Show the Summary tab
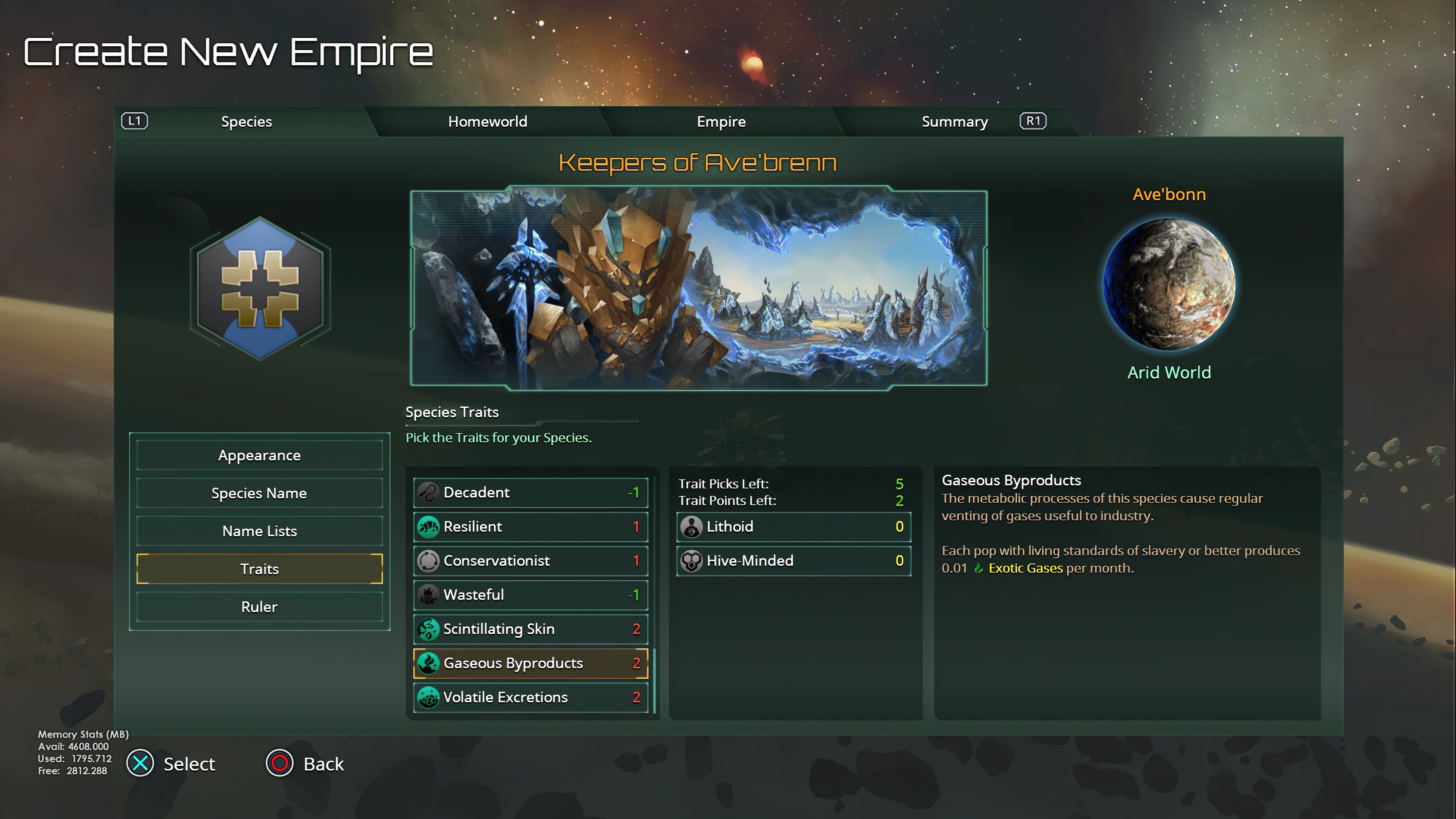1456x819 pixels. point(954,121)
